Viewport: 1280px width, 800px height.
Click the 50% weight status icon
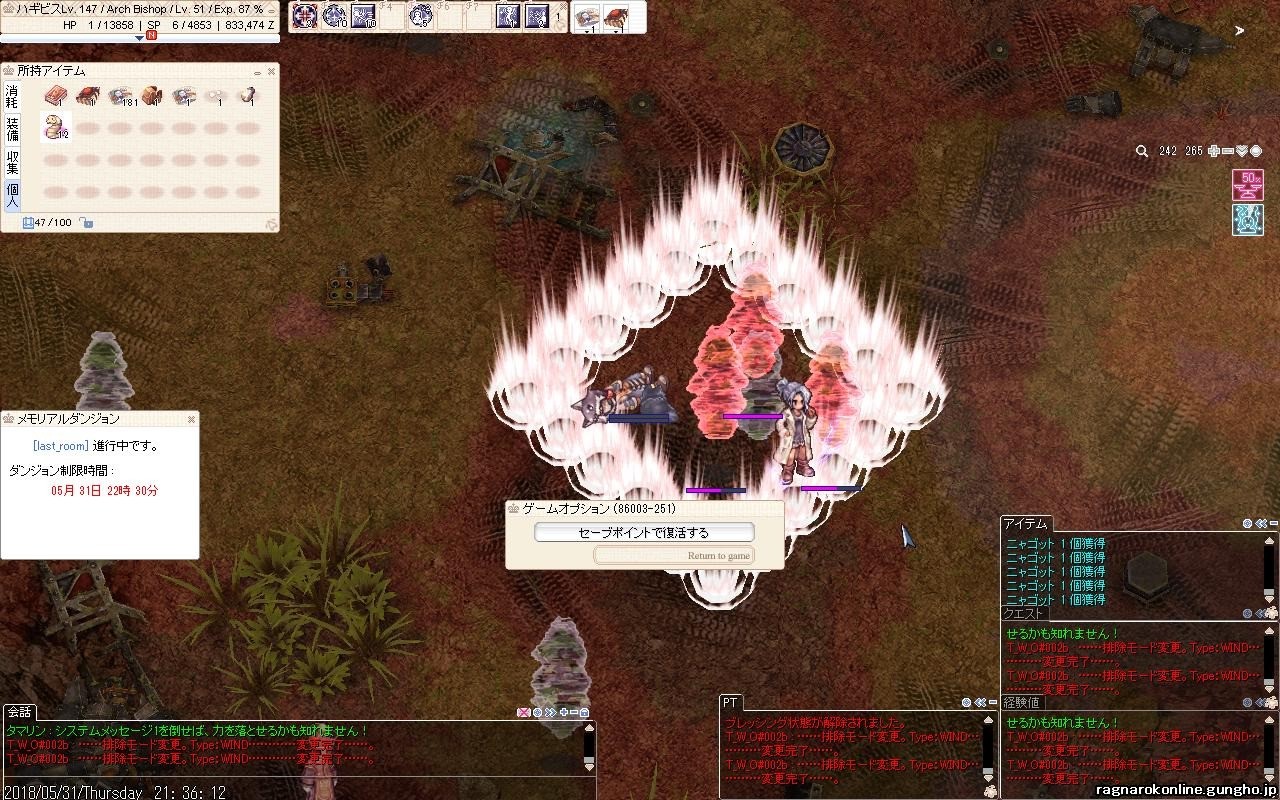pos(1246,185)
